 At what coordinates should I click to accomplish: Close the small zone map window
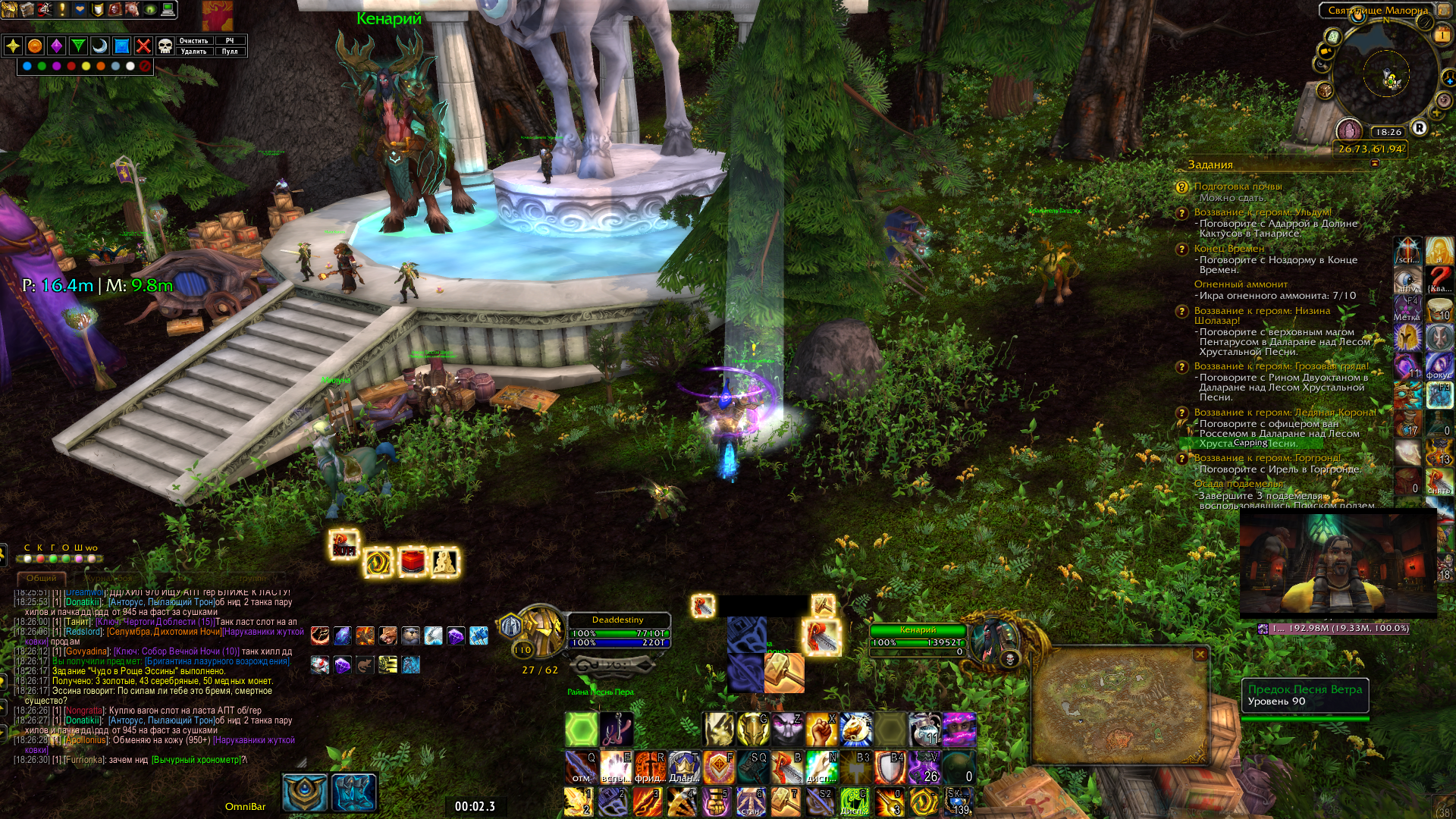[x=1200, y=654]
